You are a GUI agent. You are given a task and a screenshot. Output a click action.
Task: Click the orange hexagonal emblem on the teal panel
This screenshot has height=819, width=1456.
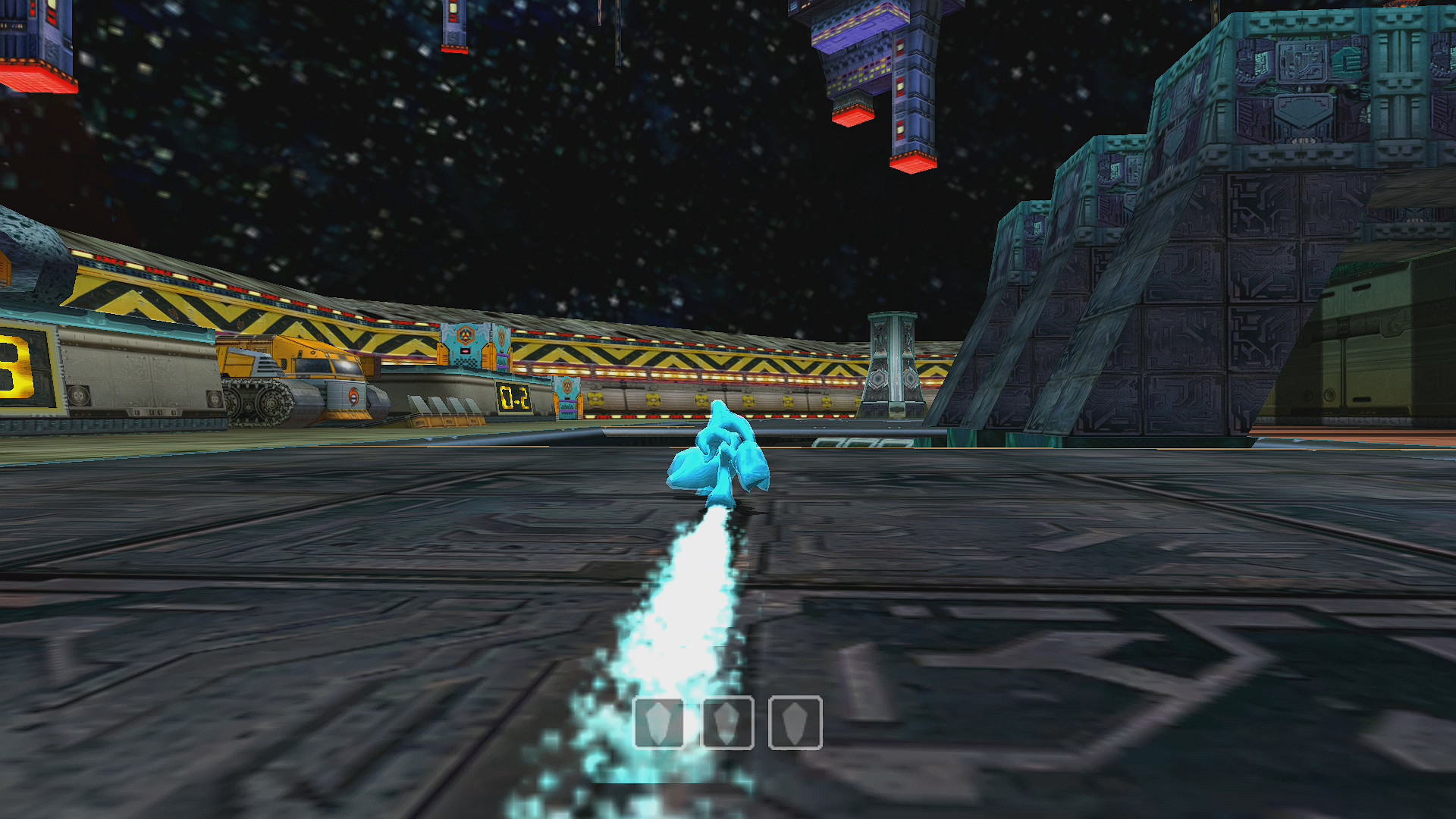click(465, 335)
